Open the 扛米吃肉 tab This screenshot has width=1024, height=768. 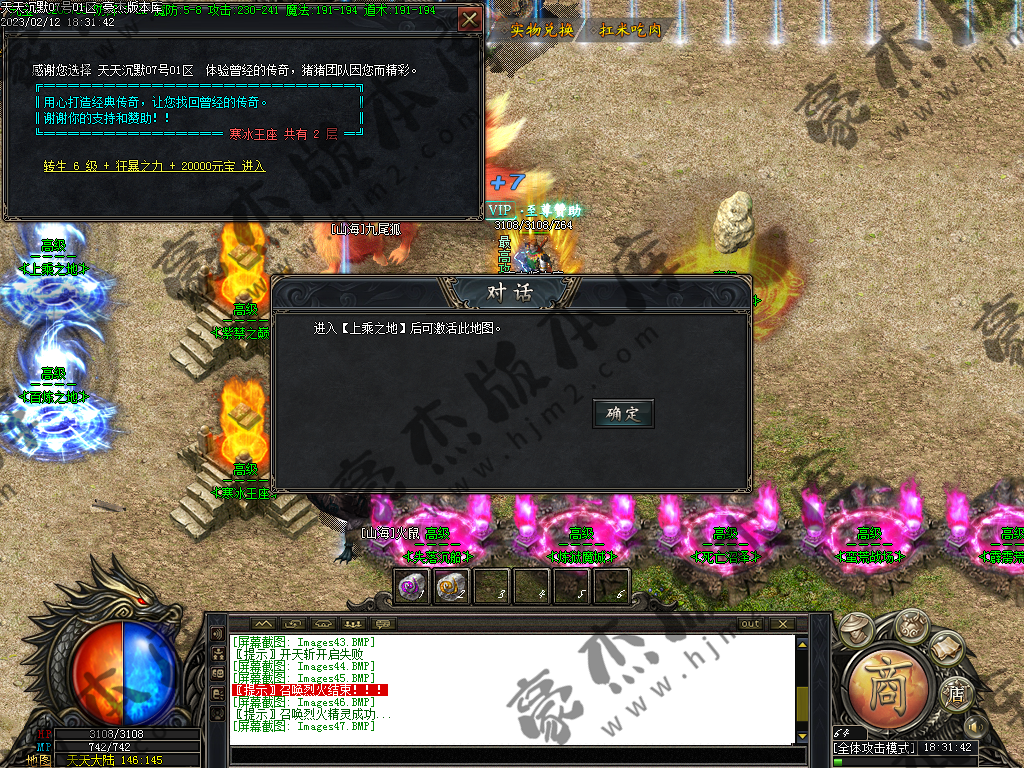pyautogui.click(x=630, y=30)
